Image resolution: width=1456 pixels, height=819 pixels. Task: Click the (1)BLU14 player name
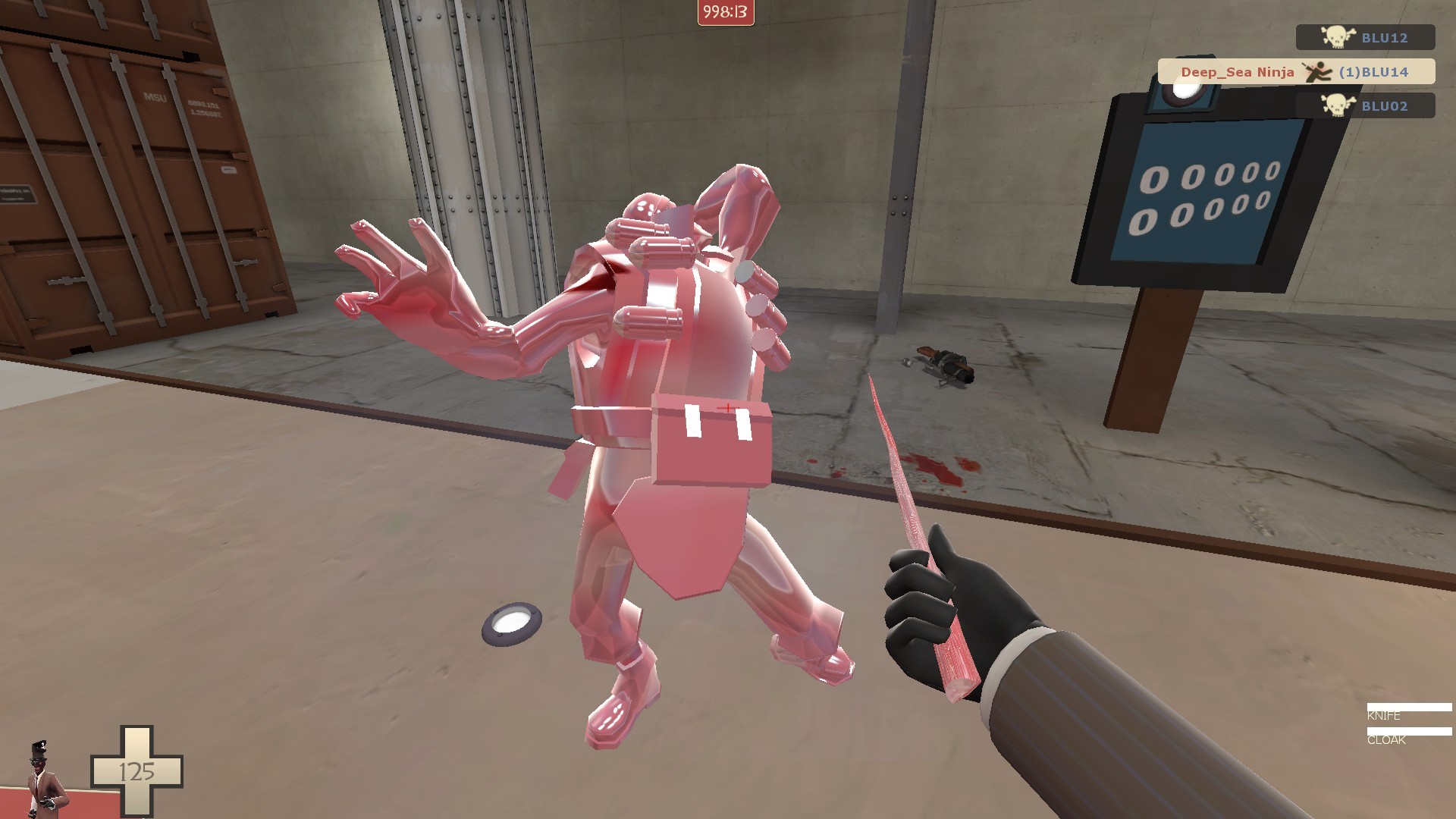1374,72
